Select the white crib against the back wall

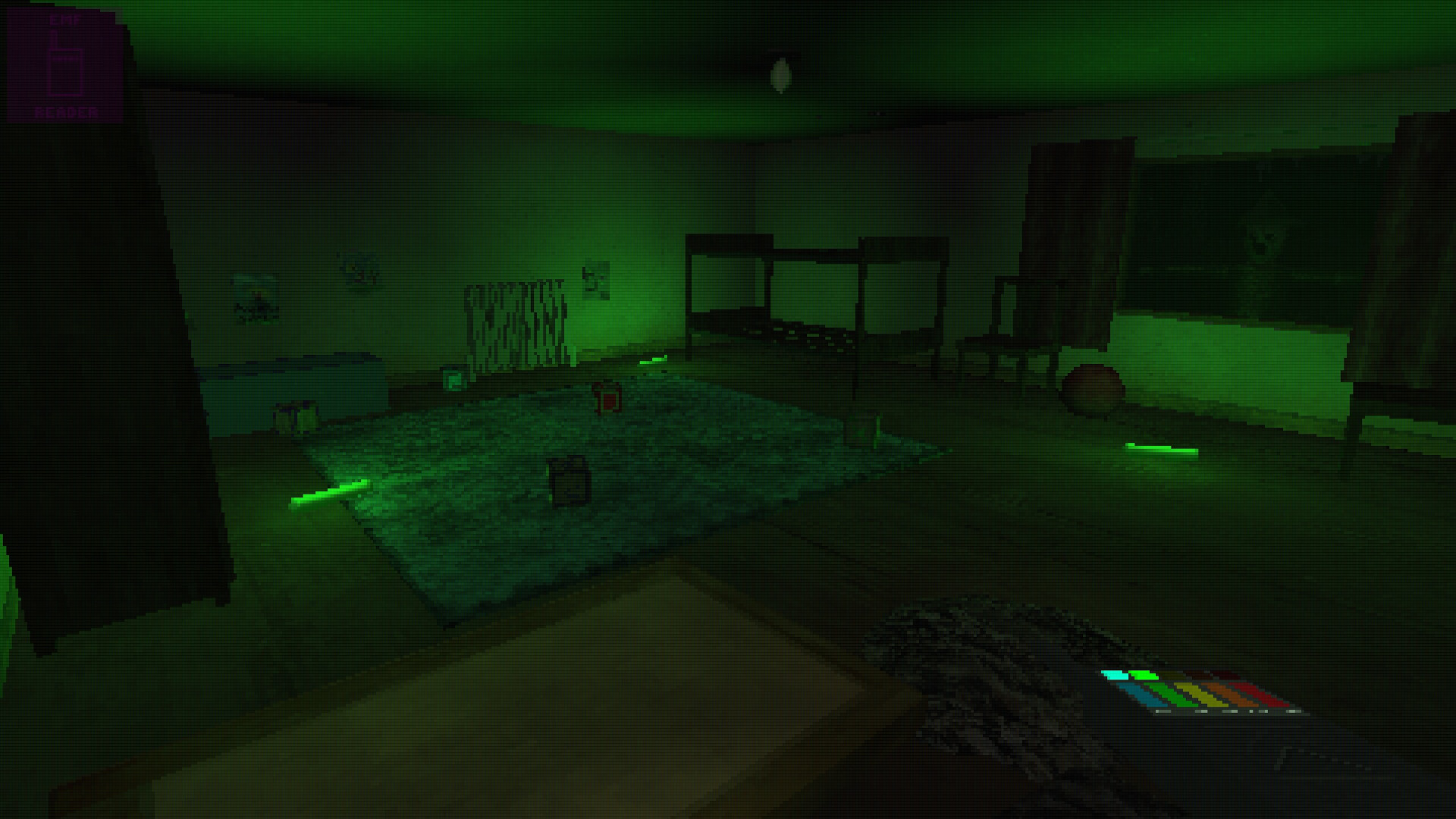pos(516,318)
